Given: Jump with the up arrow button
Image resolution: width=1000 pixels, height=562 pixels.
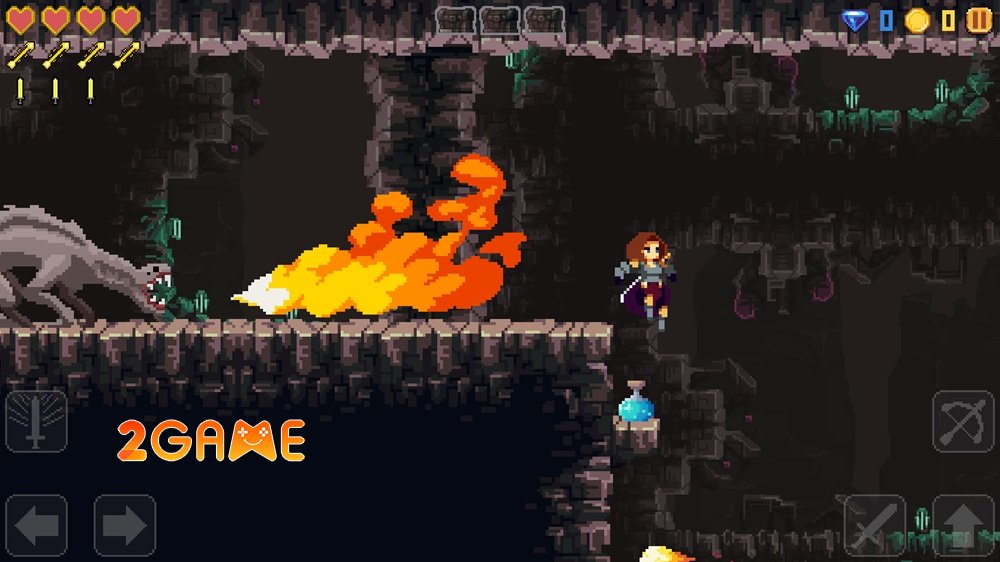Looking at the screenshot, I should click(963, 525).
